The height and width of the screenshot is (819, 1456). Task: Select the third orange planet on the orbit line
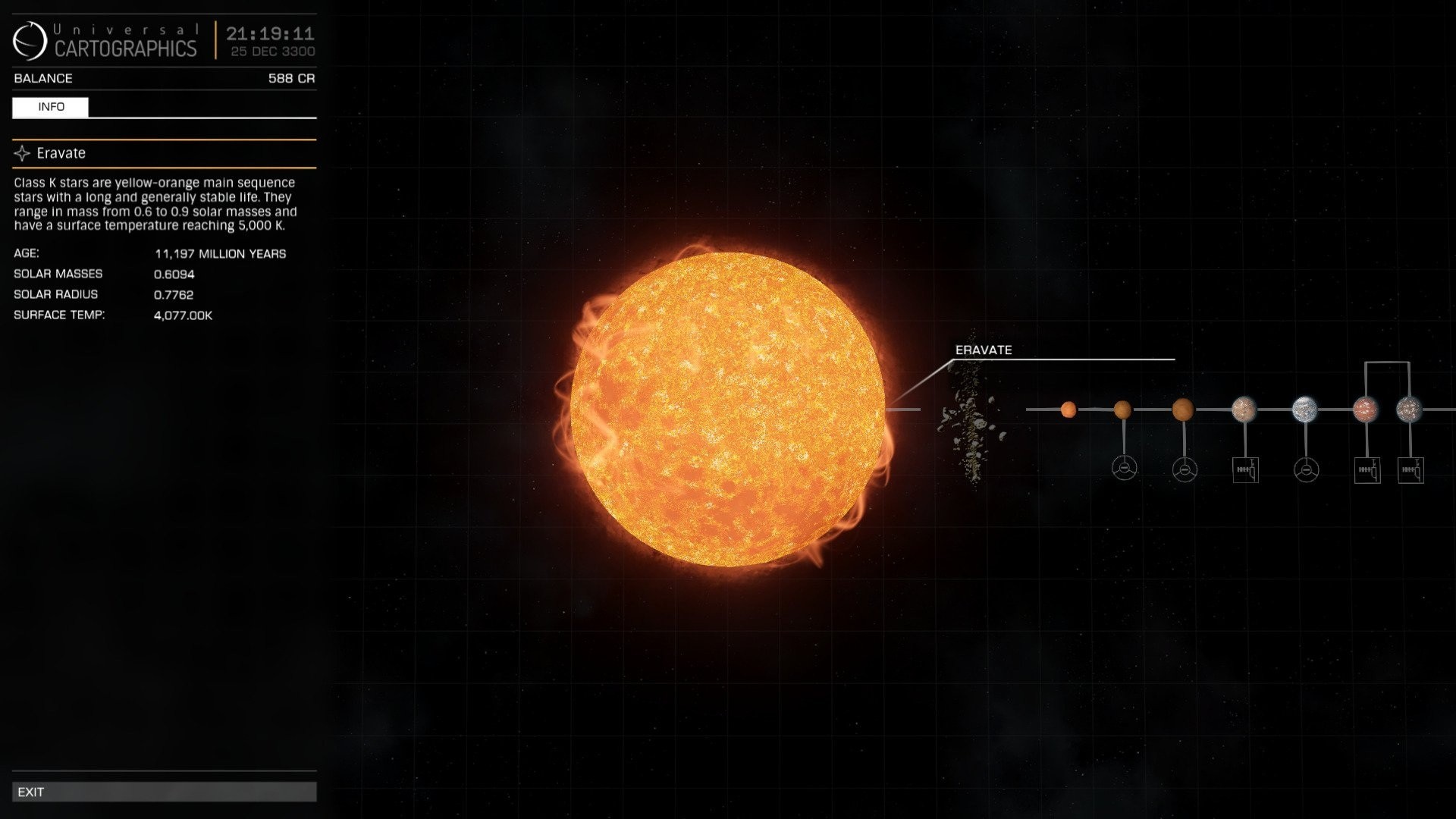[x=1184, y=409]
